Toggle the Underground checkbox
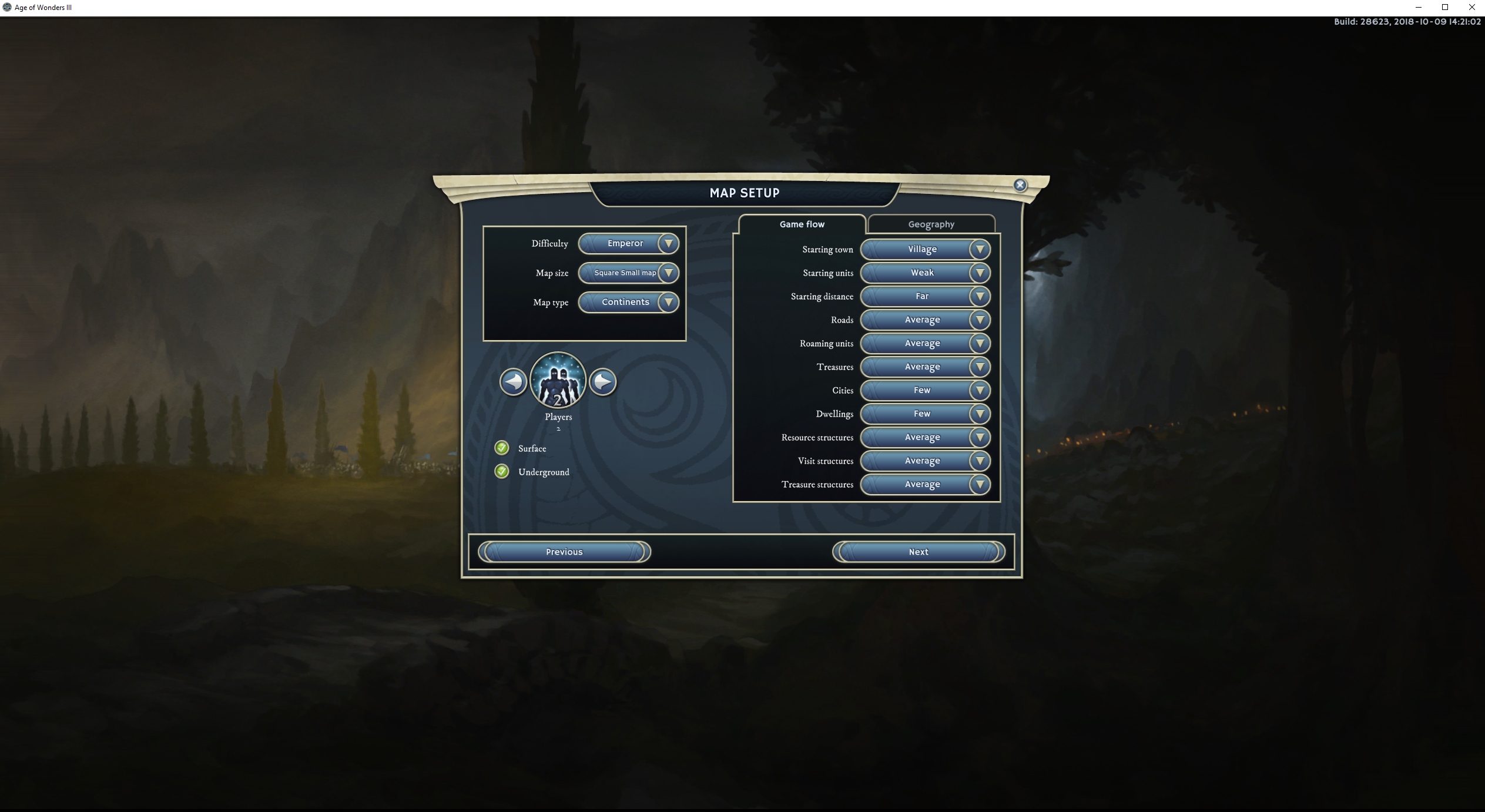The height and width of the screenshot is (812, 1485). (x=502, y=472)
